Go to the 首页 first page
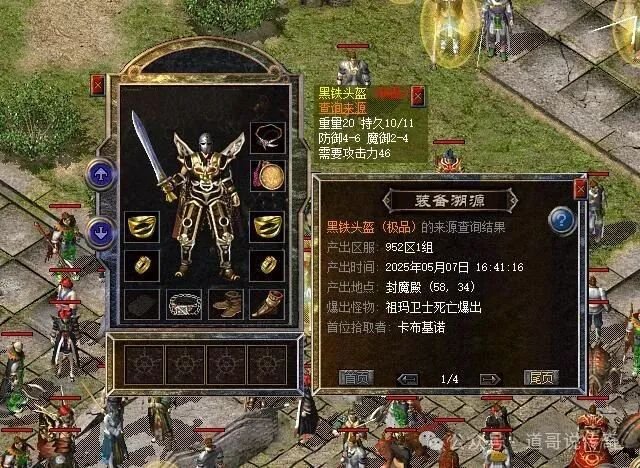The image size is (640, 468). pos(355,378)
